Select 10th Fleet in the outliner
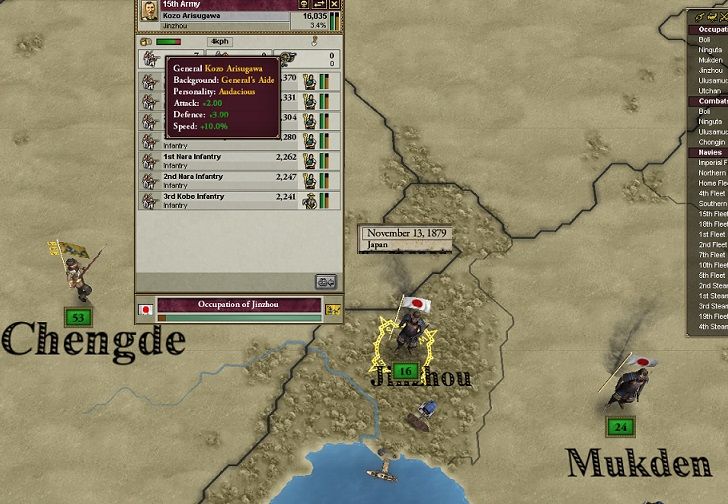 pyautogui.click(x=713, y=265)
